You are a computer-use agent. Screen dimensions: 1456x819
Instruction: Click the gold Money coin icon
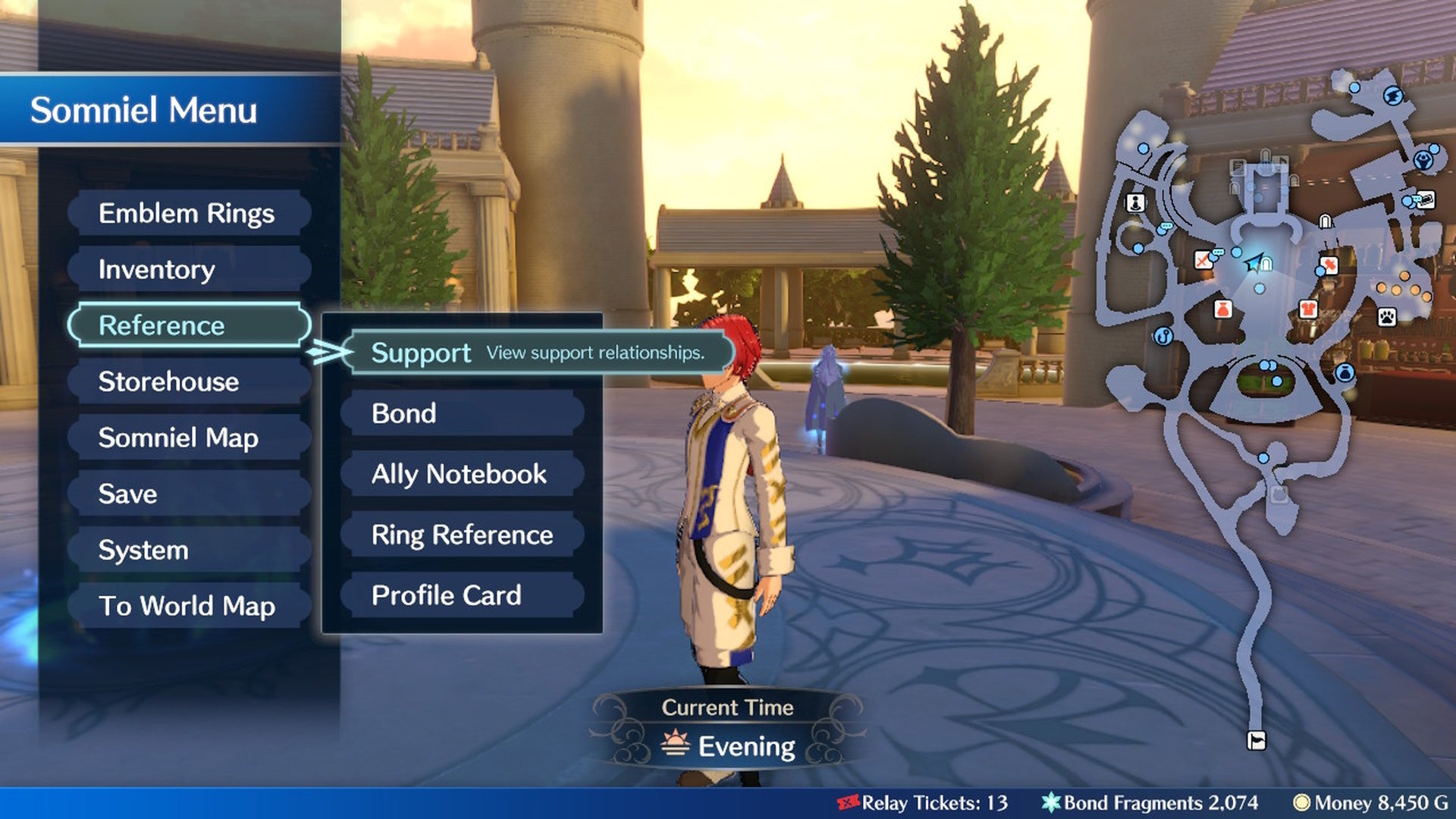coord(1301,803)
